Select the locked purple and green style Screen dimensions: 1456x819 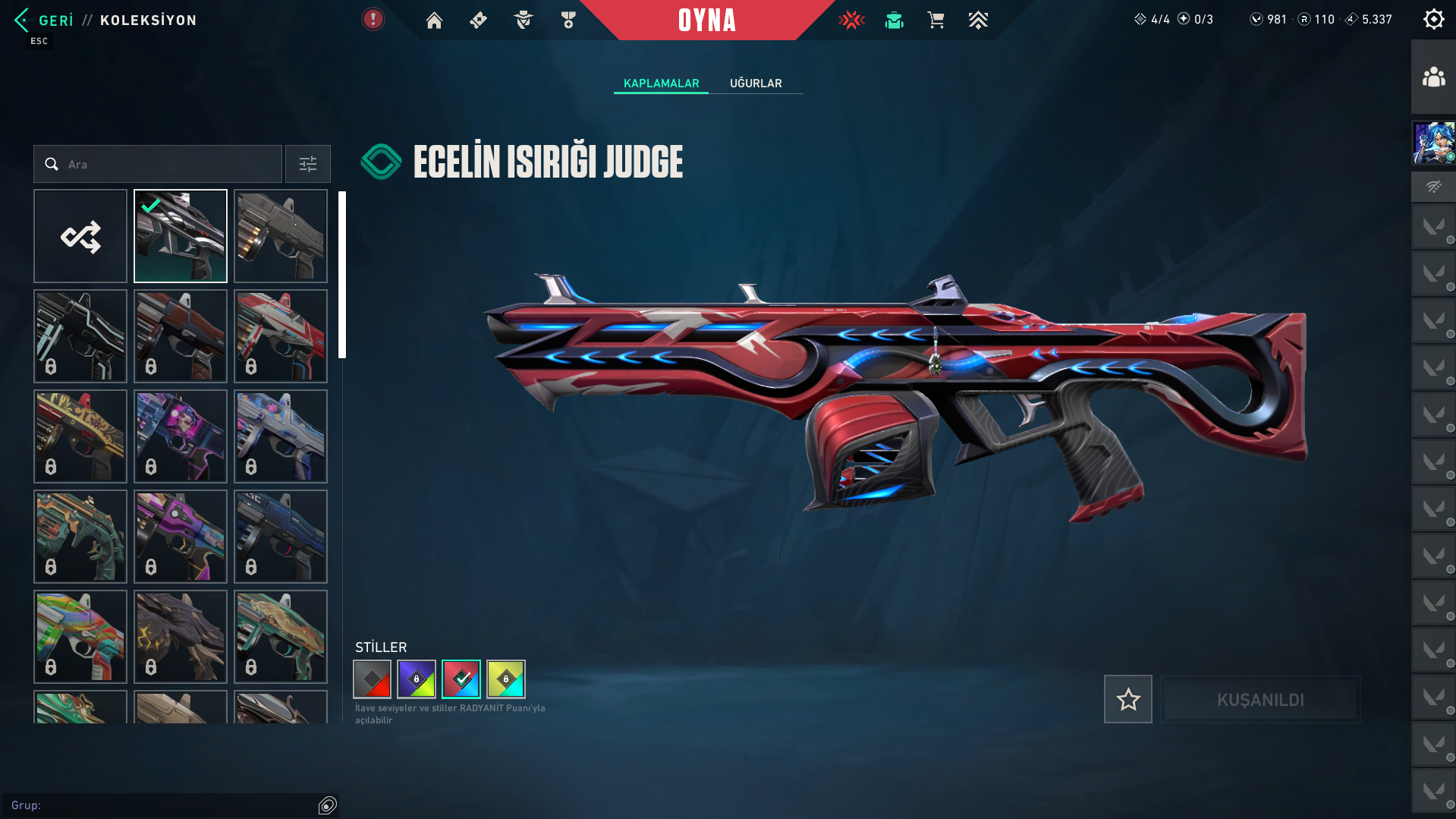(x=417, y=679)
